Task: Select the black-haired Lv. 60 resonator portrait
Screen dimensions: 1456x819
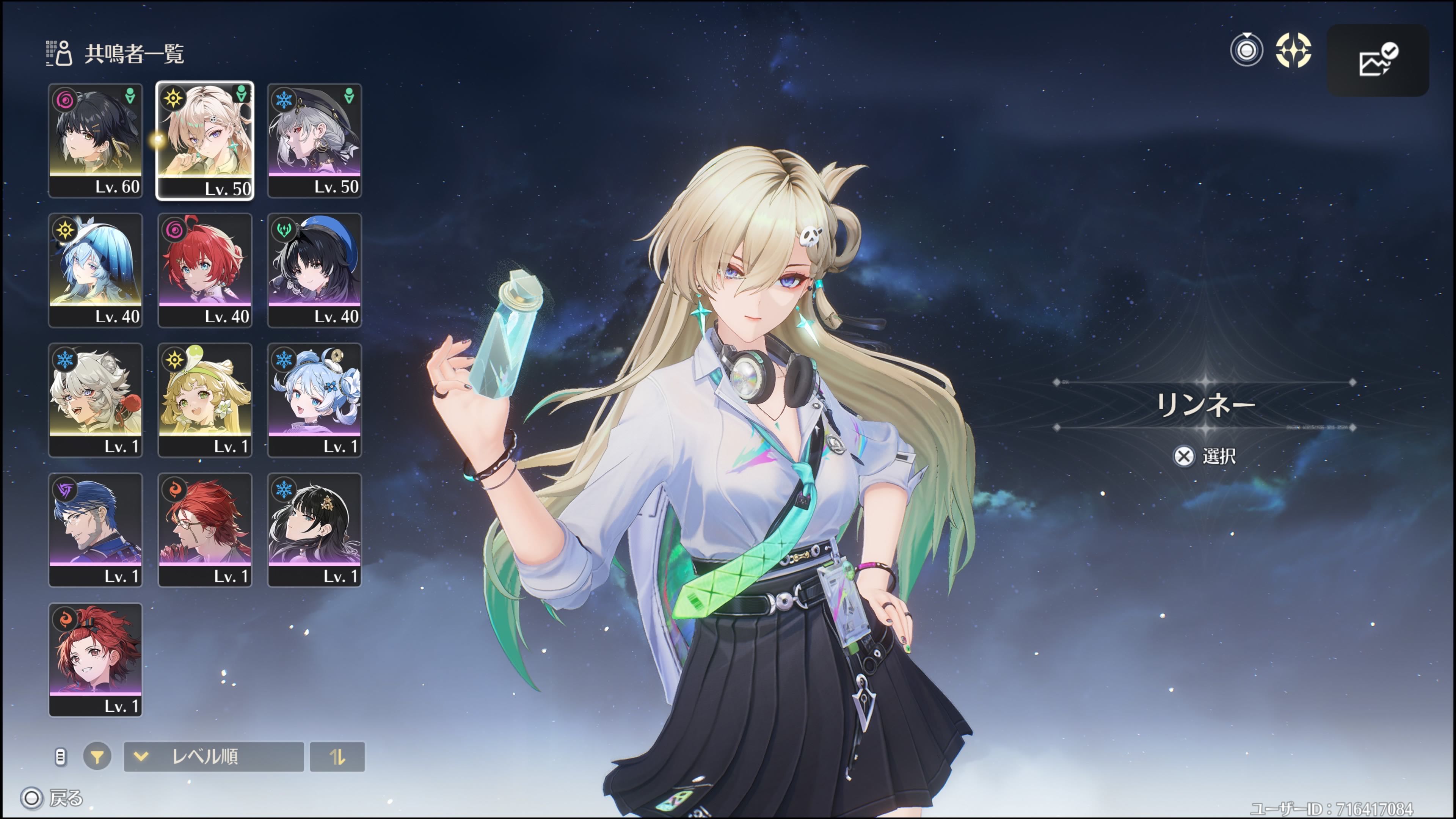Action: (x=95, y=140)
